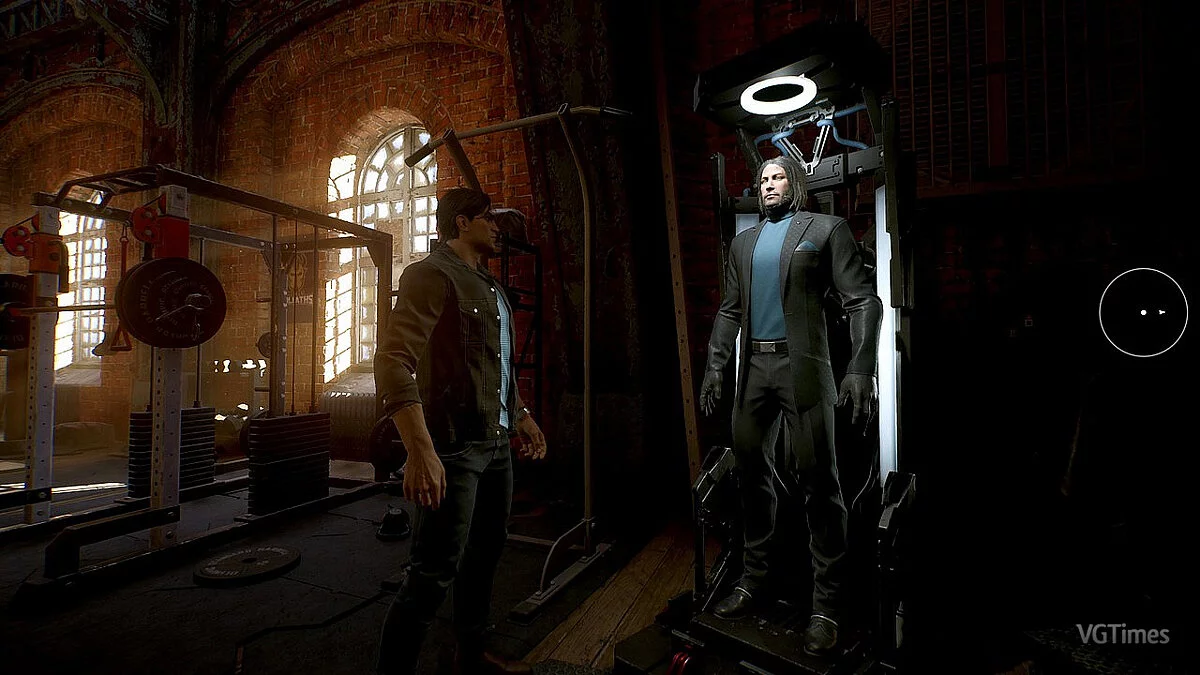Image resolution: width=1200 pixels, height=675 pixels.
Task: Click the circular minimap radar
Action: click(x=1143, y=313)
